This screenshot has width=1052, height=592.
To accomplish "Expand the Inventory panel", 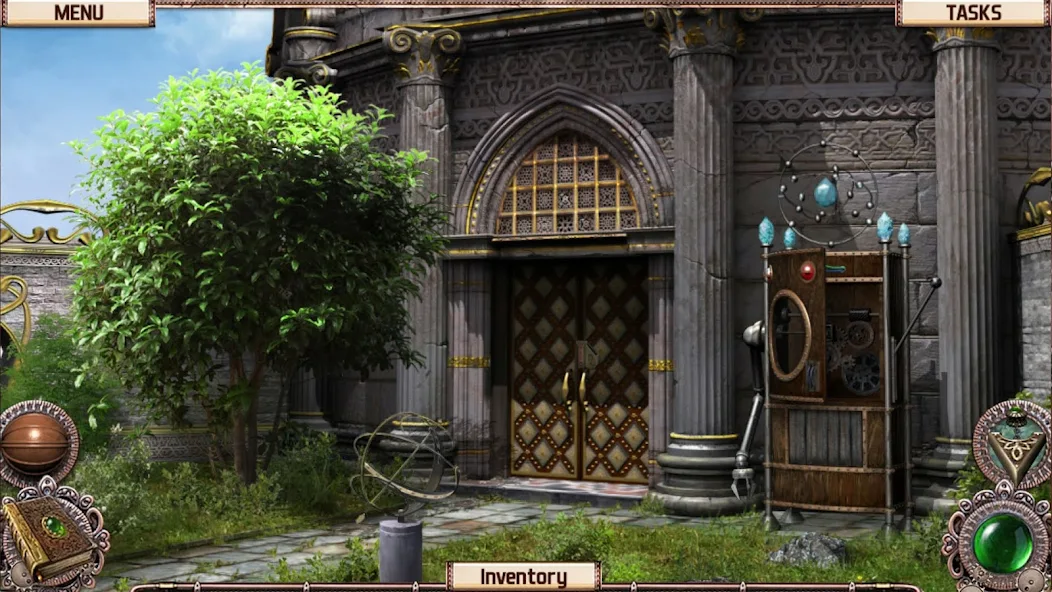I will click(x=523, y=576).
